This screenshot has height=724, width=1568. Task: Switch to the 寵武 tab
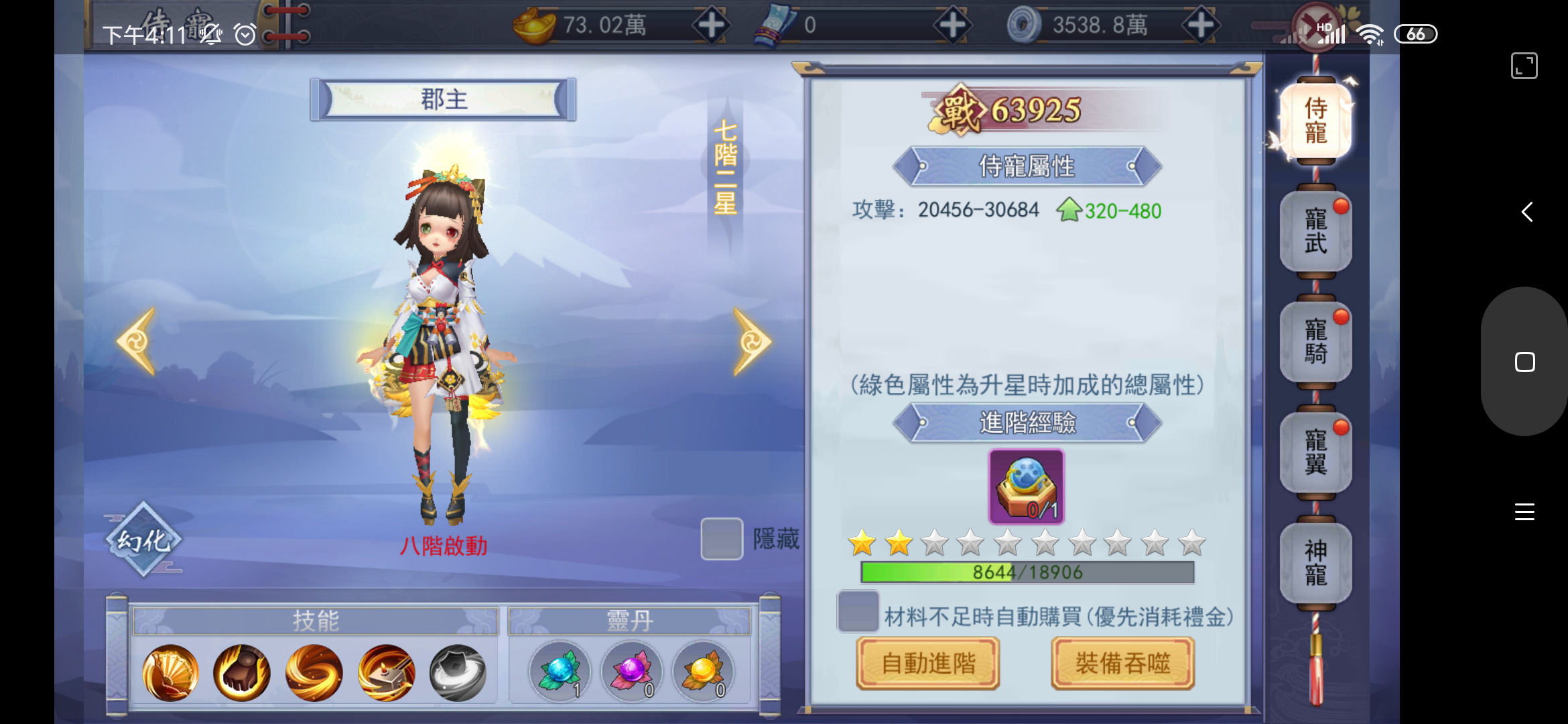pos(1315,231)
